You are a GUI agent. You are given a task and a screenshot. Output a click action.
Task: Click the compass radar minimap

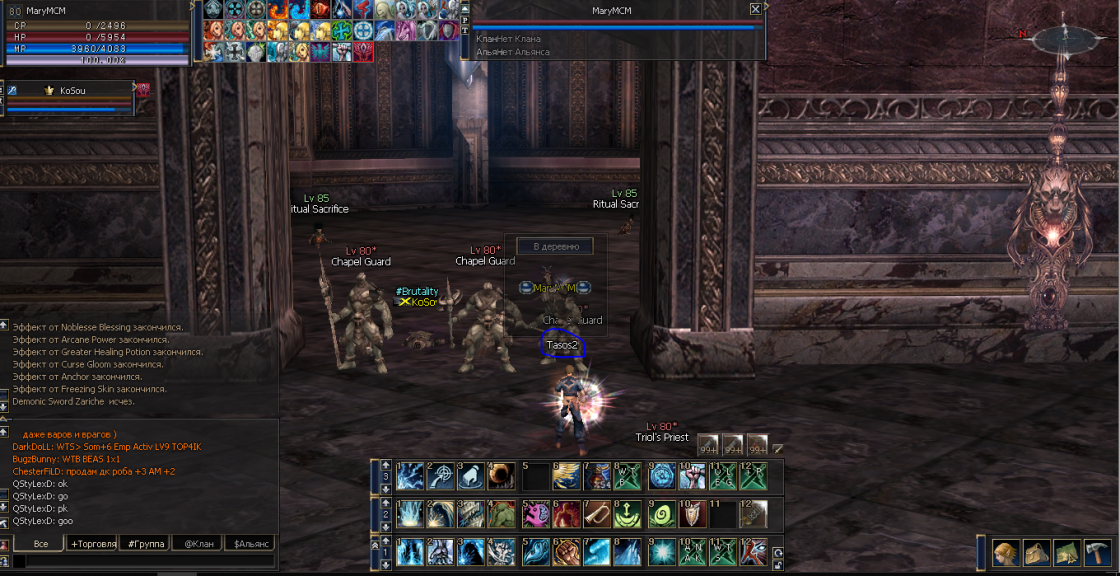1063,40
